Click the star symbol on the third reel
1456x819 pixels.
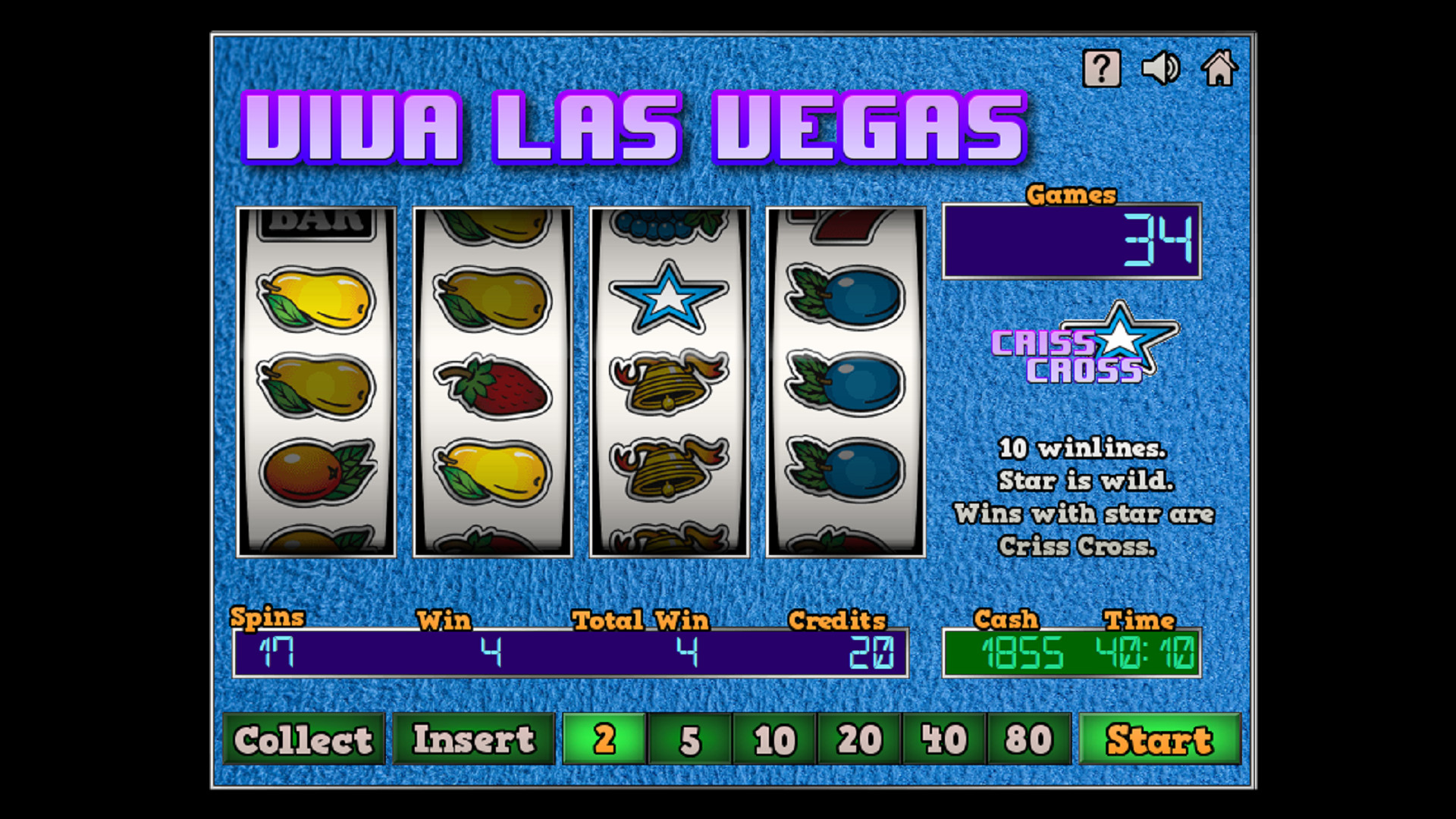coord(669,296)
